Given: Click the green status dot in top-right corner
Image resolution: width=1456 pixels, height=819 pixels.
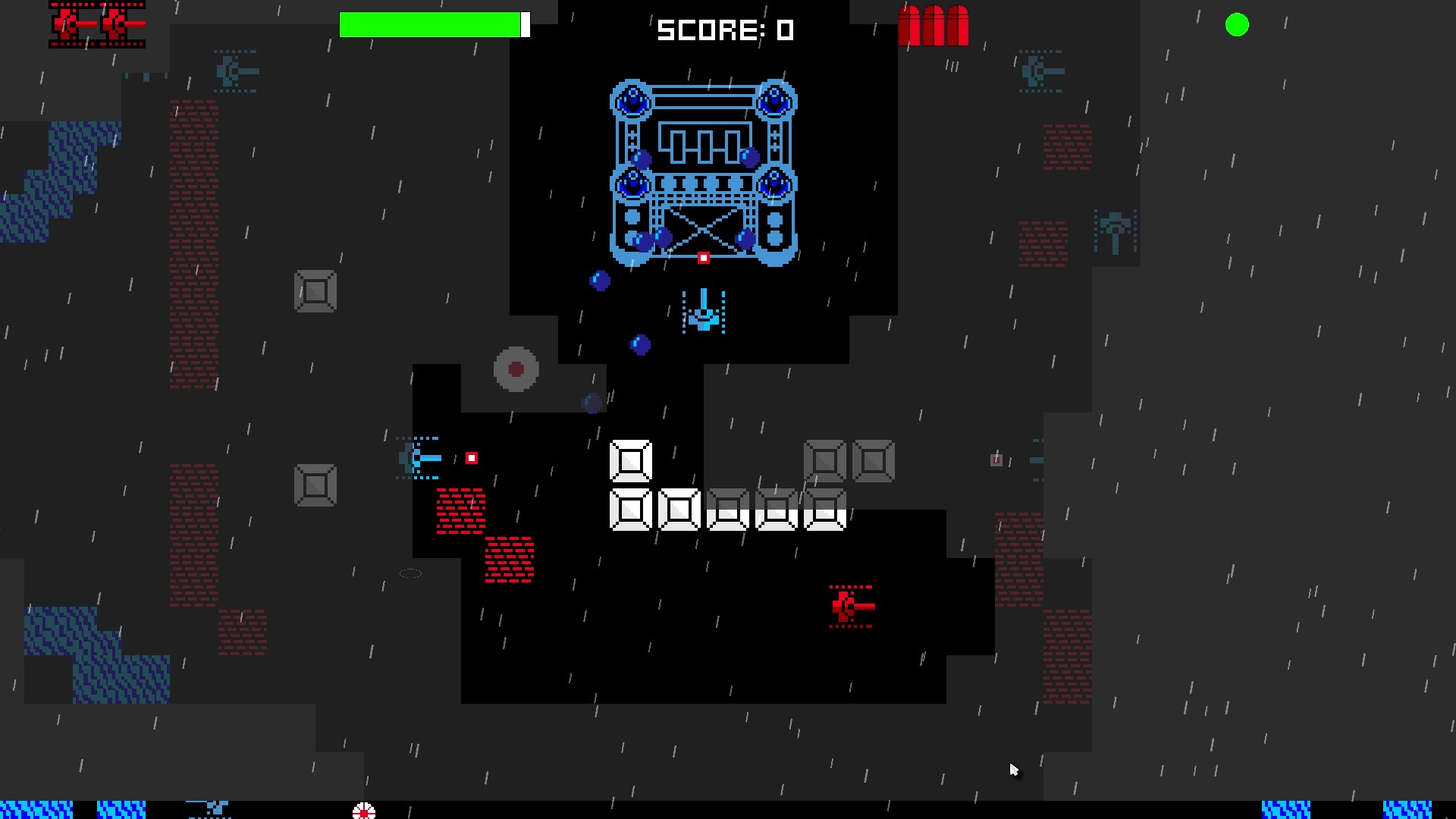Looking at the screenshot, I should pos(1237,25).
